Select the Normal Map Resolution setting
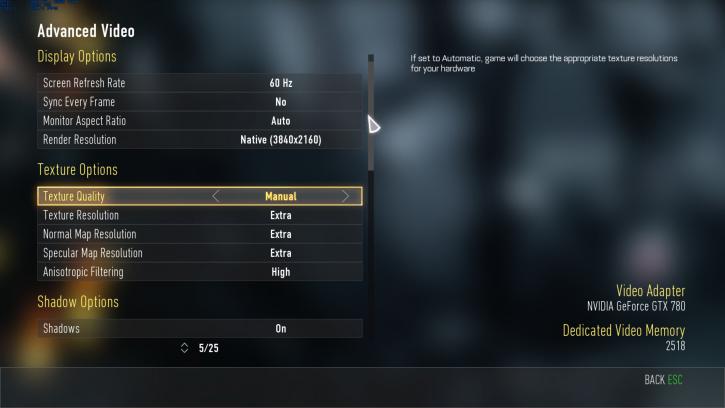Viewport: 725px width, 408px height. click(x=200, y=234)
